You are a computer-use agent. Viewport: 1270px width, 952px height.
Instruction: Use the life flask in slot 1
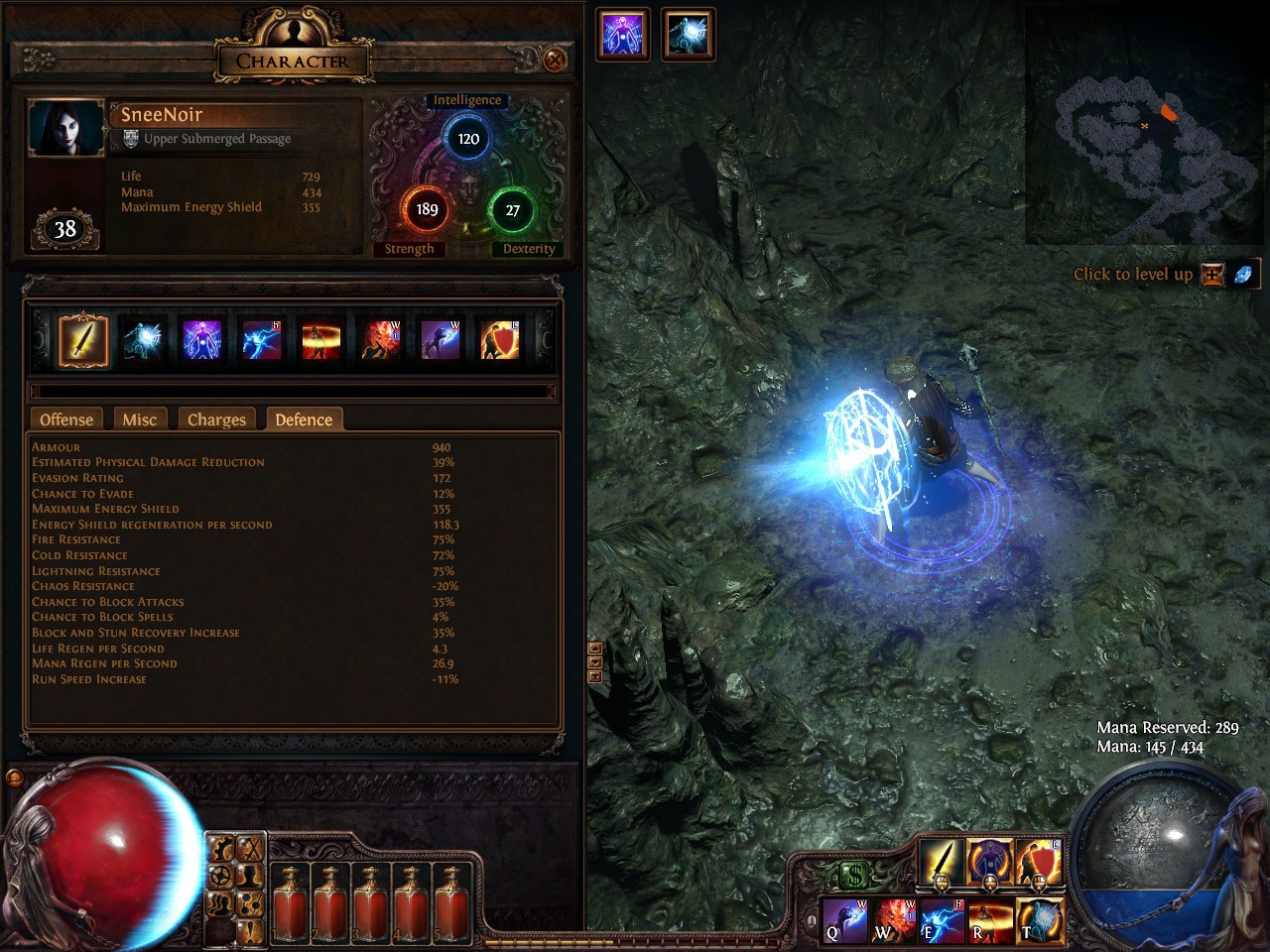point(290,900)
